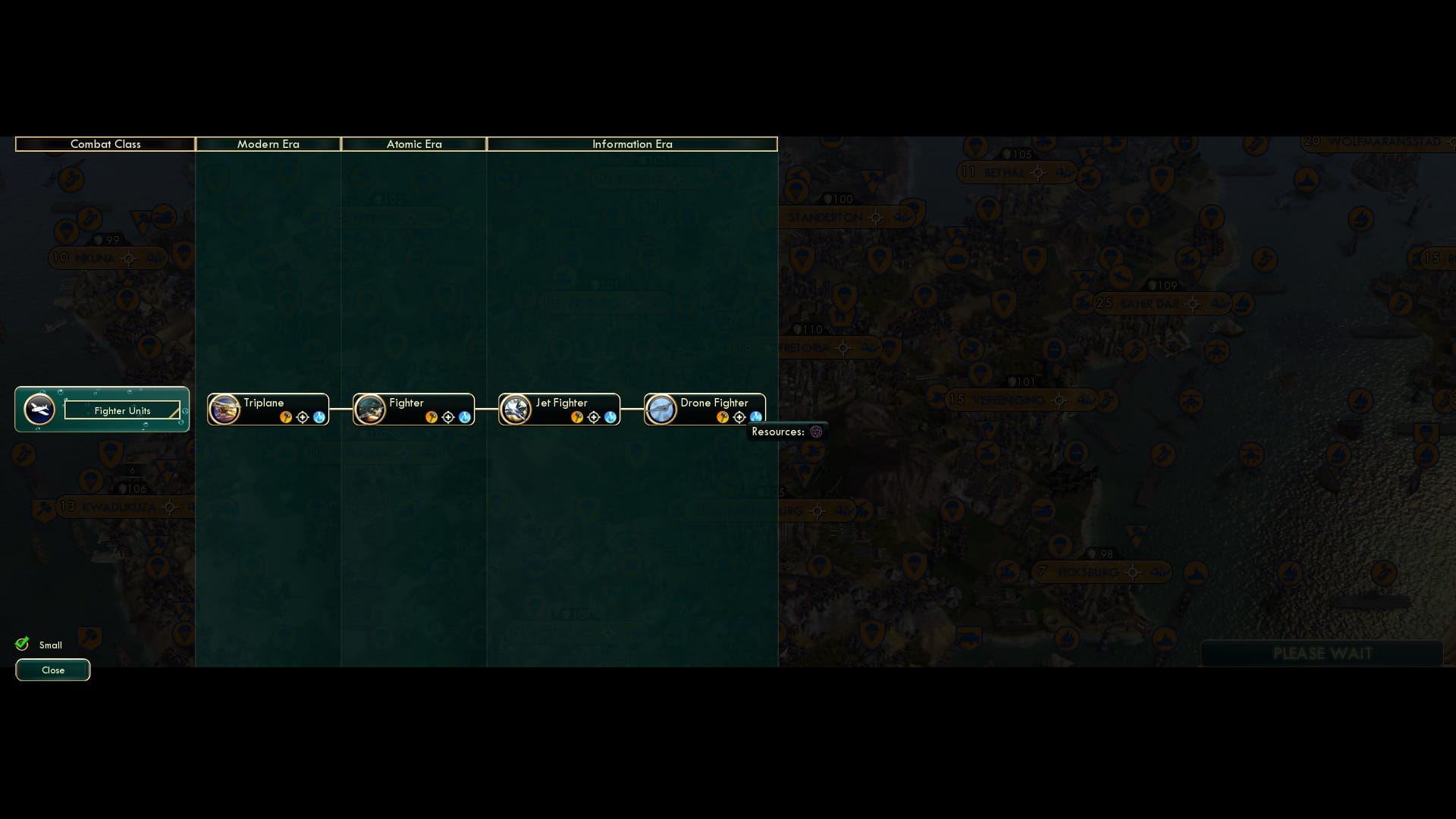Select the Triplane unit portrait
This screenshot has width=1456, height=819.
pos(222,409)
